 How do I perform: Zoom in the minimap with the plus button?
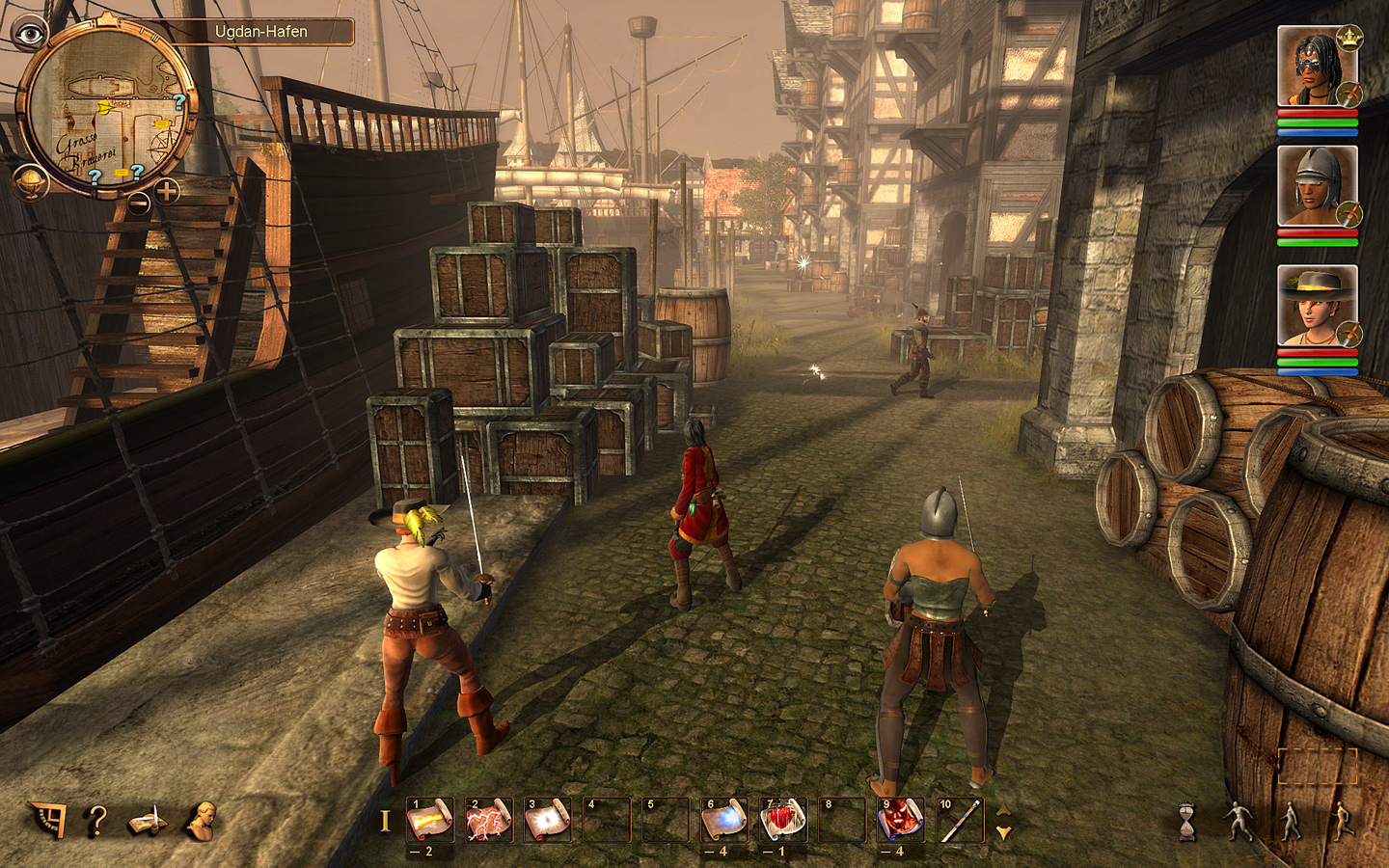(x=167, y=191)
